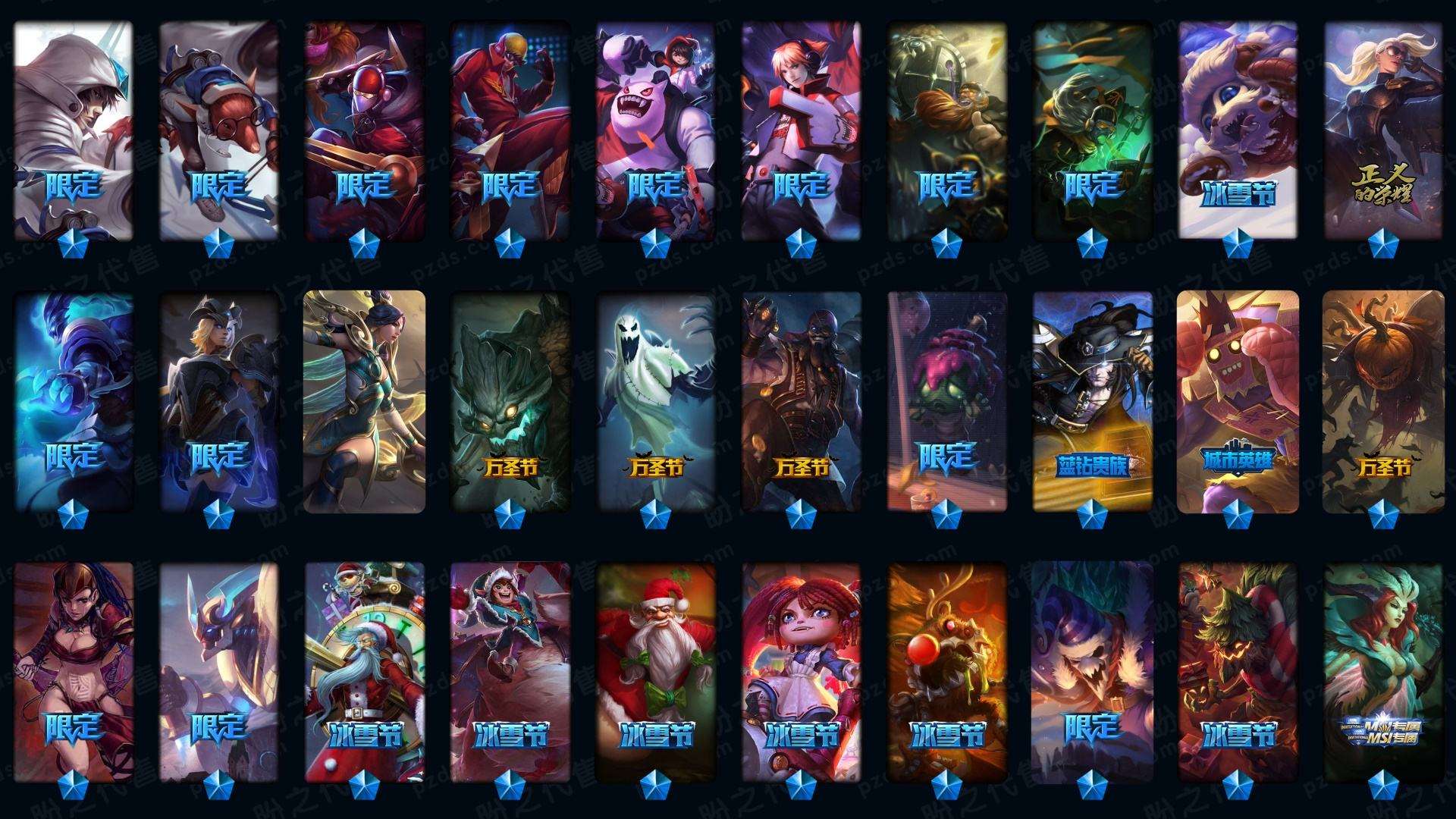This screenshot has width=1456, height=819.
Task: Select the red-nosed reindeer skin card
Action: [x=946, y=671]
